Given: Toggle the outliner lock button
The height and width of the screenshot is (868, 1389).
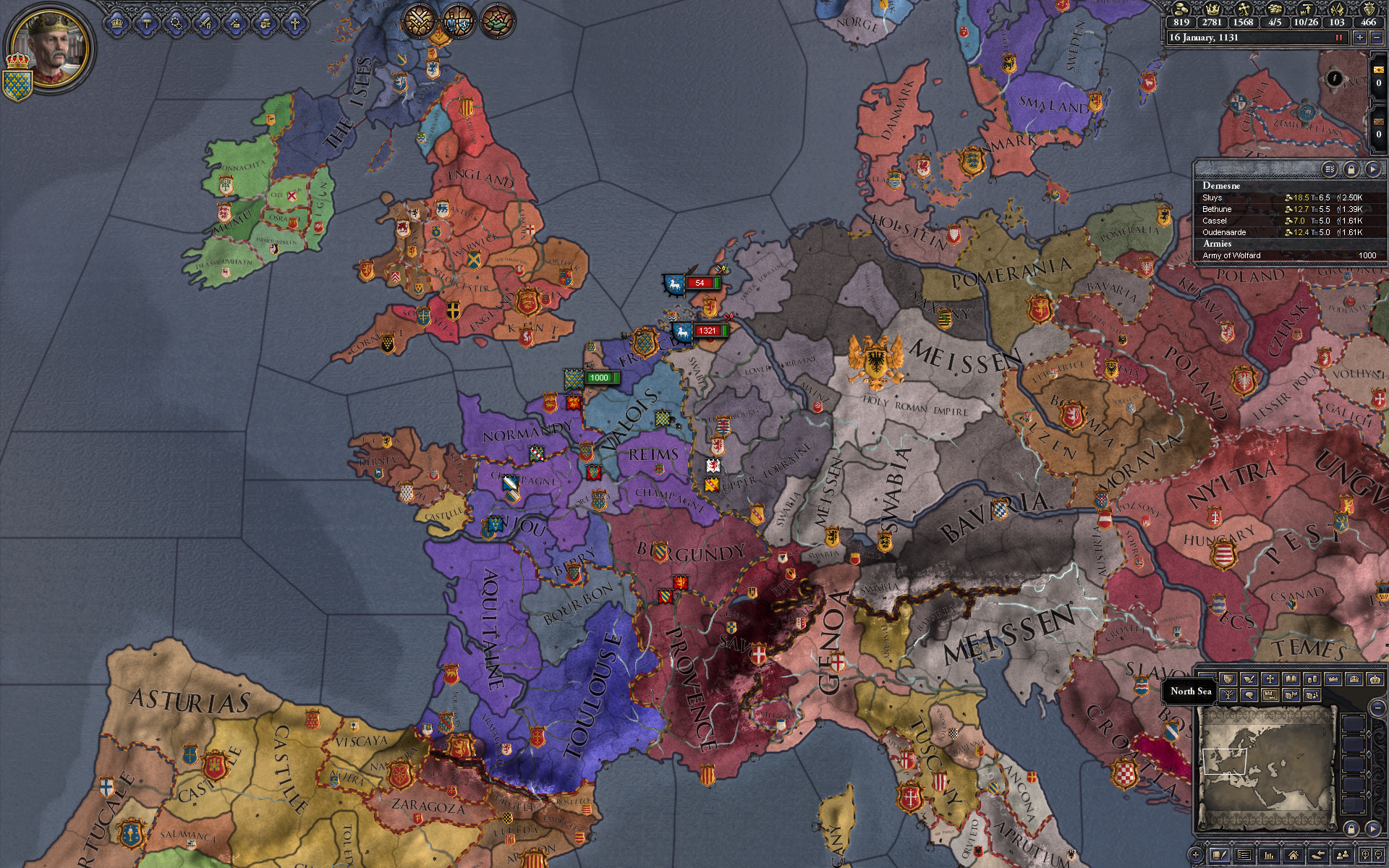Looking at the screenshot, I should click(x=1351, y=169).
